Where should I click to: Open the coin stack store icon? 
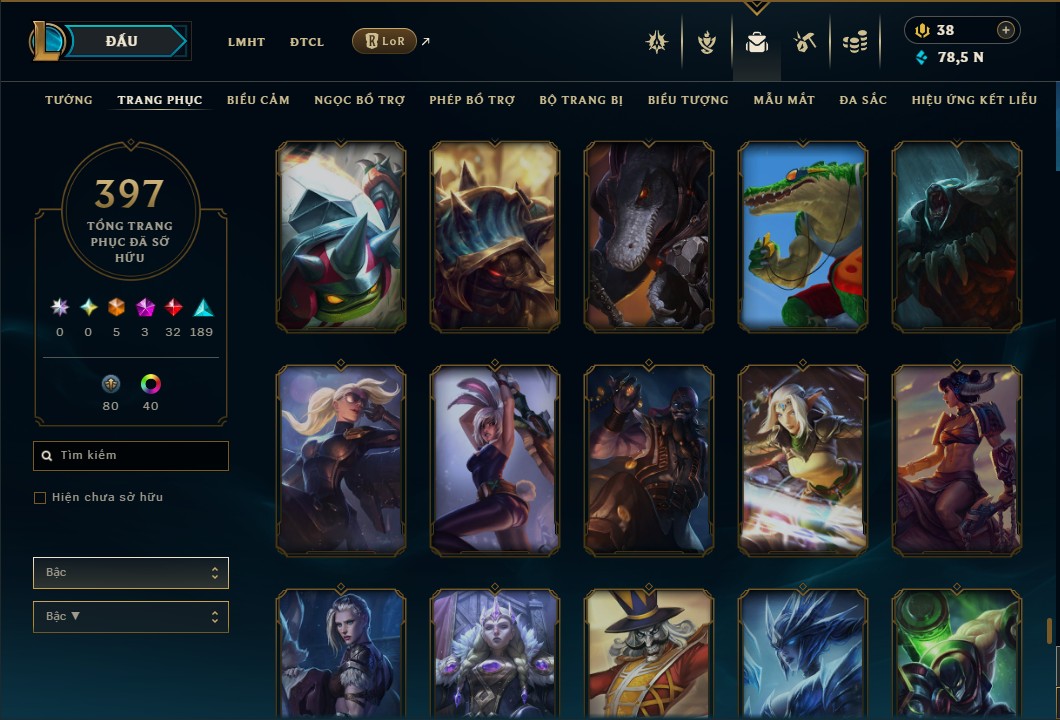[x=854, y=42]
